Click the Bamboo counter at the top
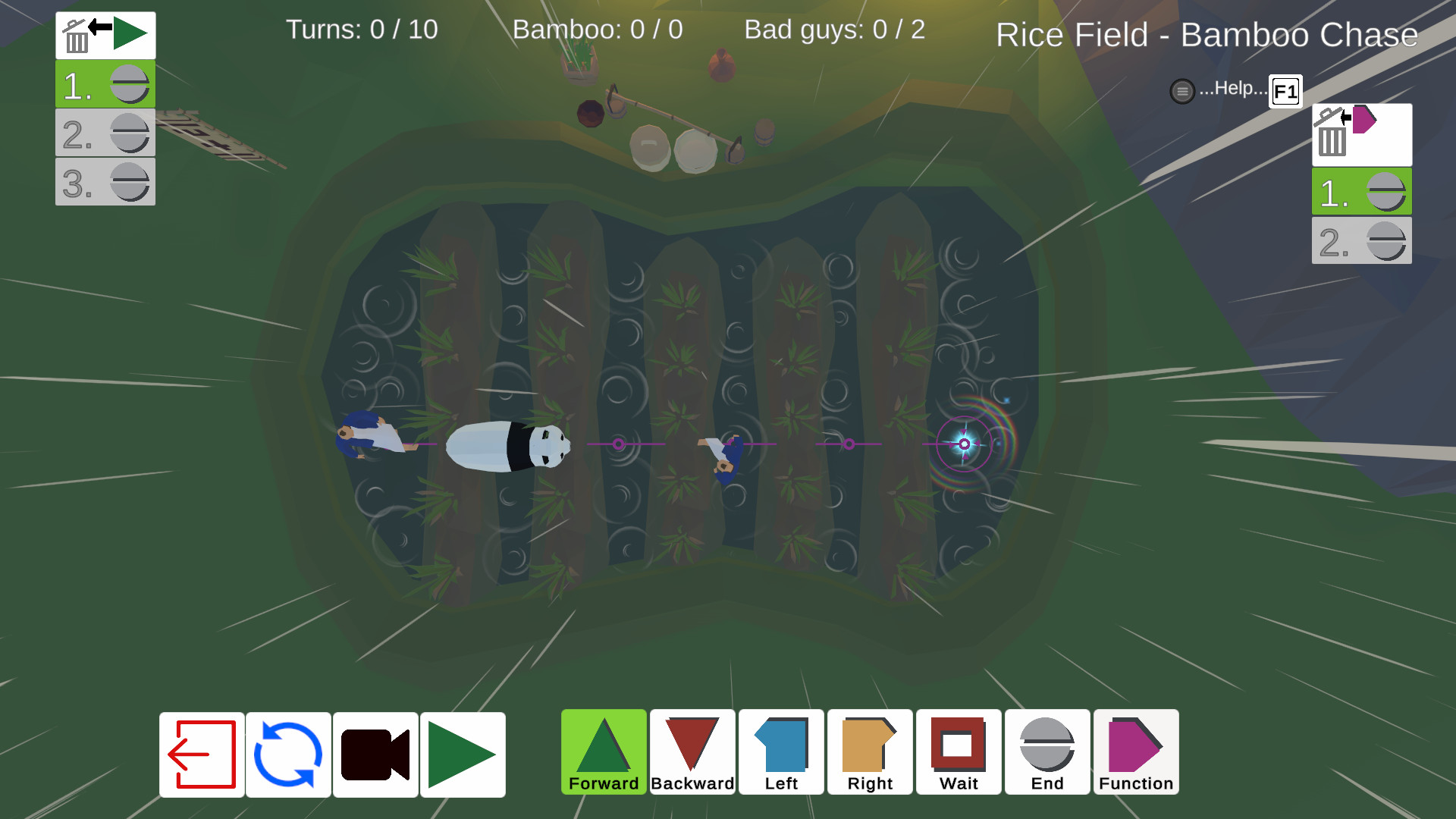Image resolution: width=1456 pixels, height=819 pixels. (598, 30)
